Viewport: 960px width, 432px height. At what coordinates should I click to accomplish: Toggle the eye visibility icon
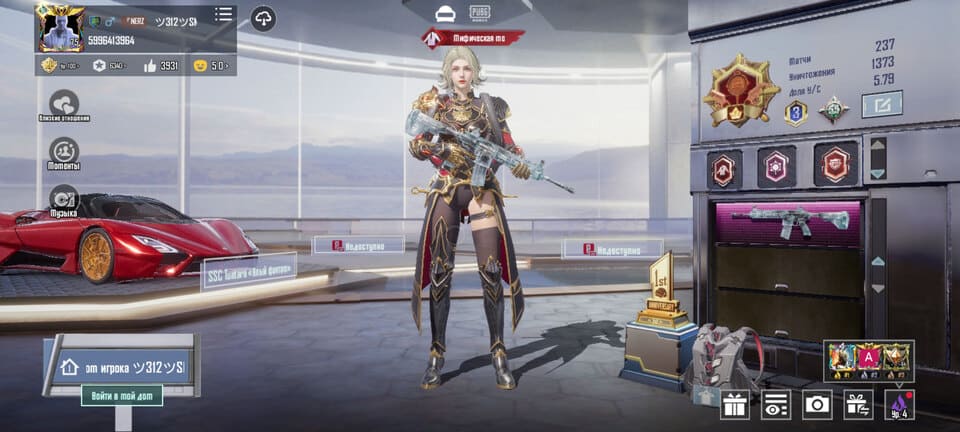coord(776,404)
